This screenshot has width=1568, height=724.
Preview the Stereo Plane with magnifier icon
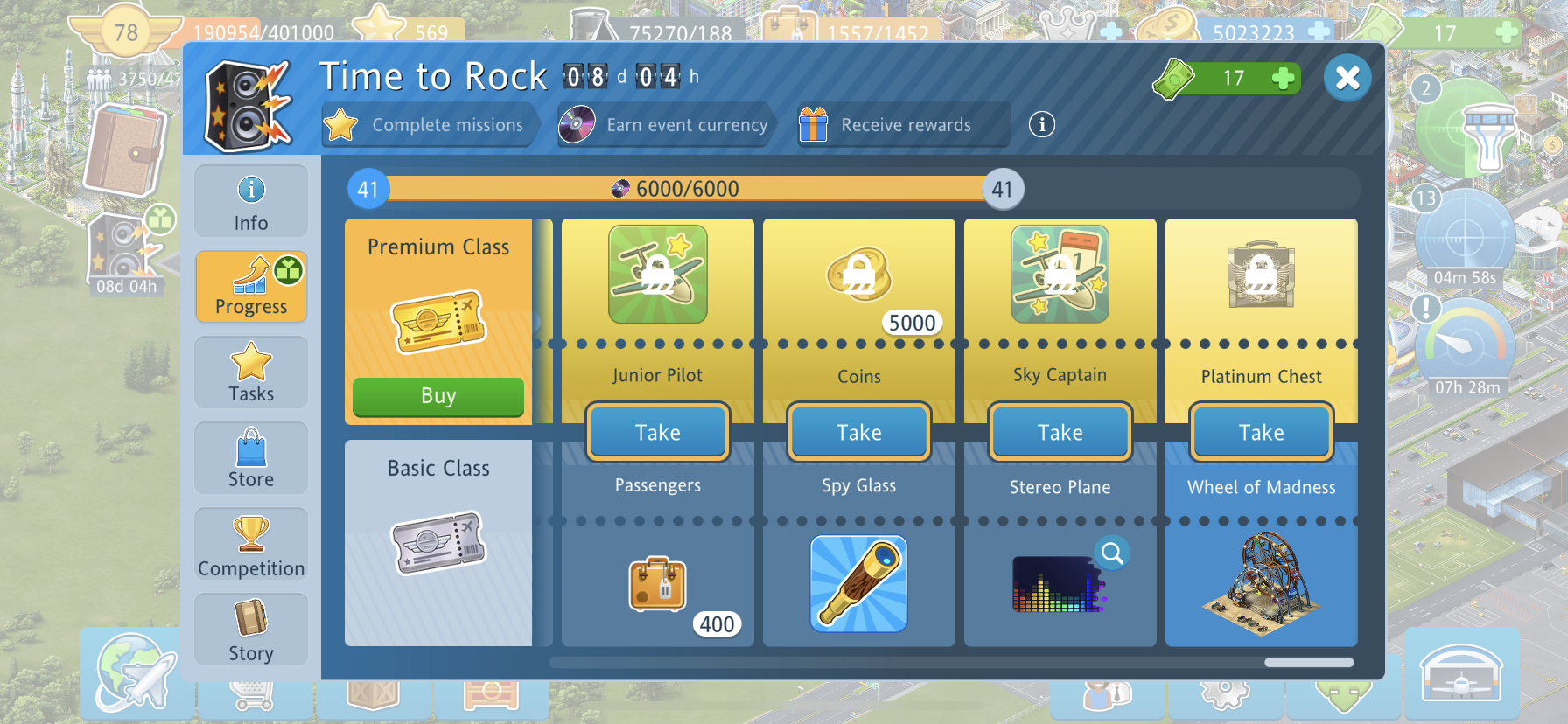tap(1112, 553)
